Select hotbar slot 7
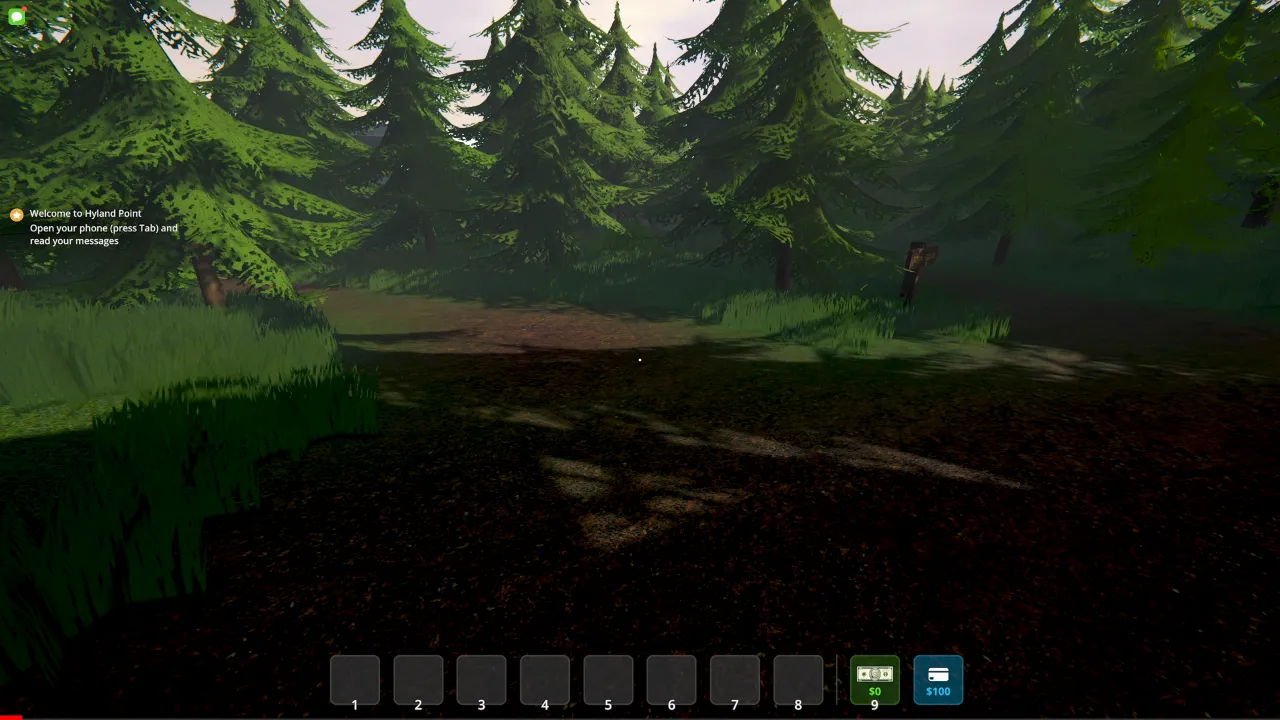This screenshot has width=1280, height=720. click(x=734, y=678)
